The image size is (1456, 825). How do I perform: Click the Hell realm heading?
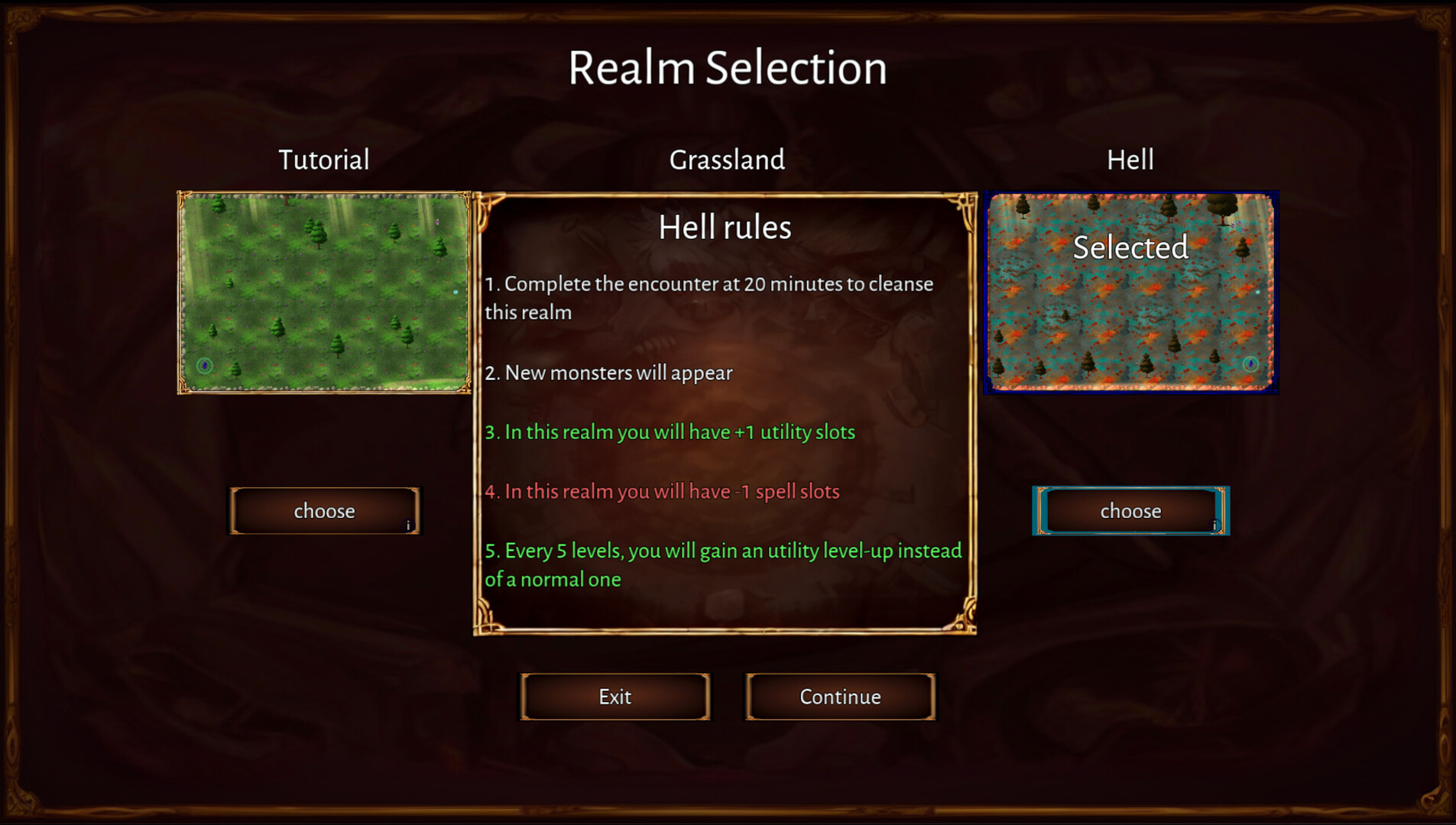pyautogui.click(x=1130, y=160)
